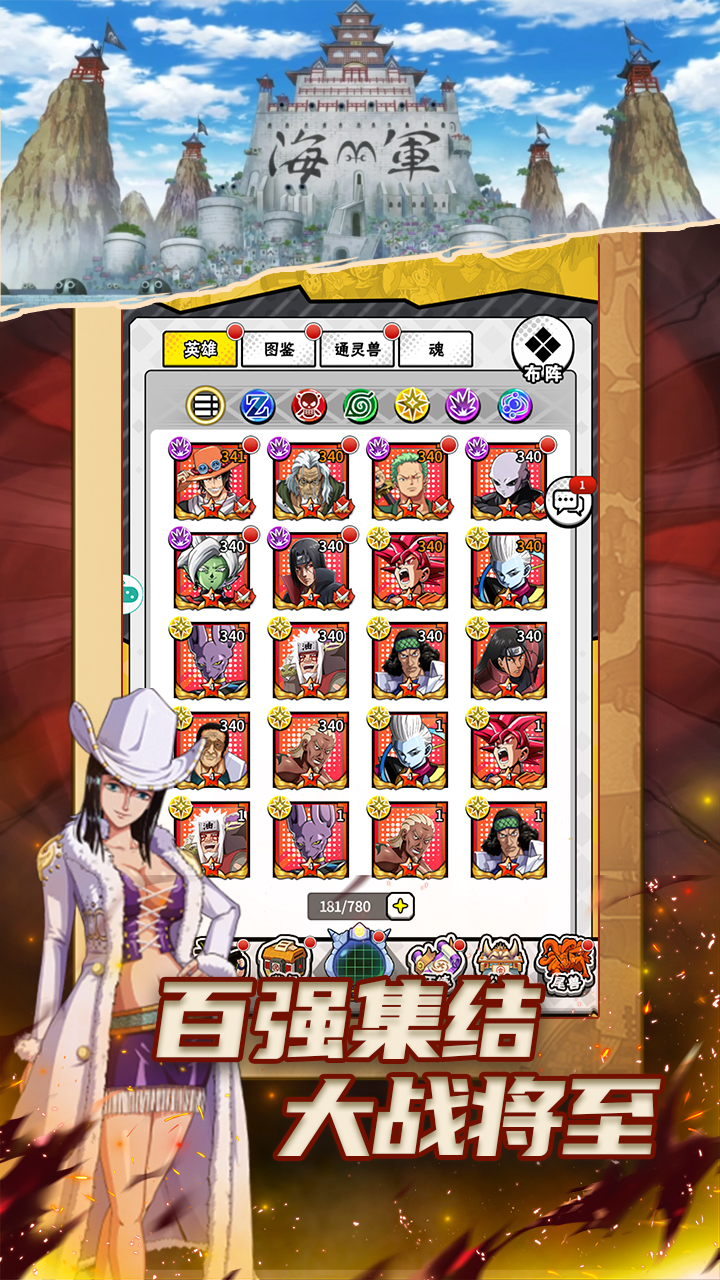Open the 布阵 formation button
720x1280 pixels.
pos(542,351)
